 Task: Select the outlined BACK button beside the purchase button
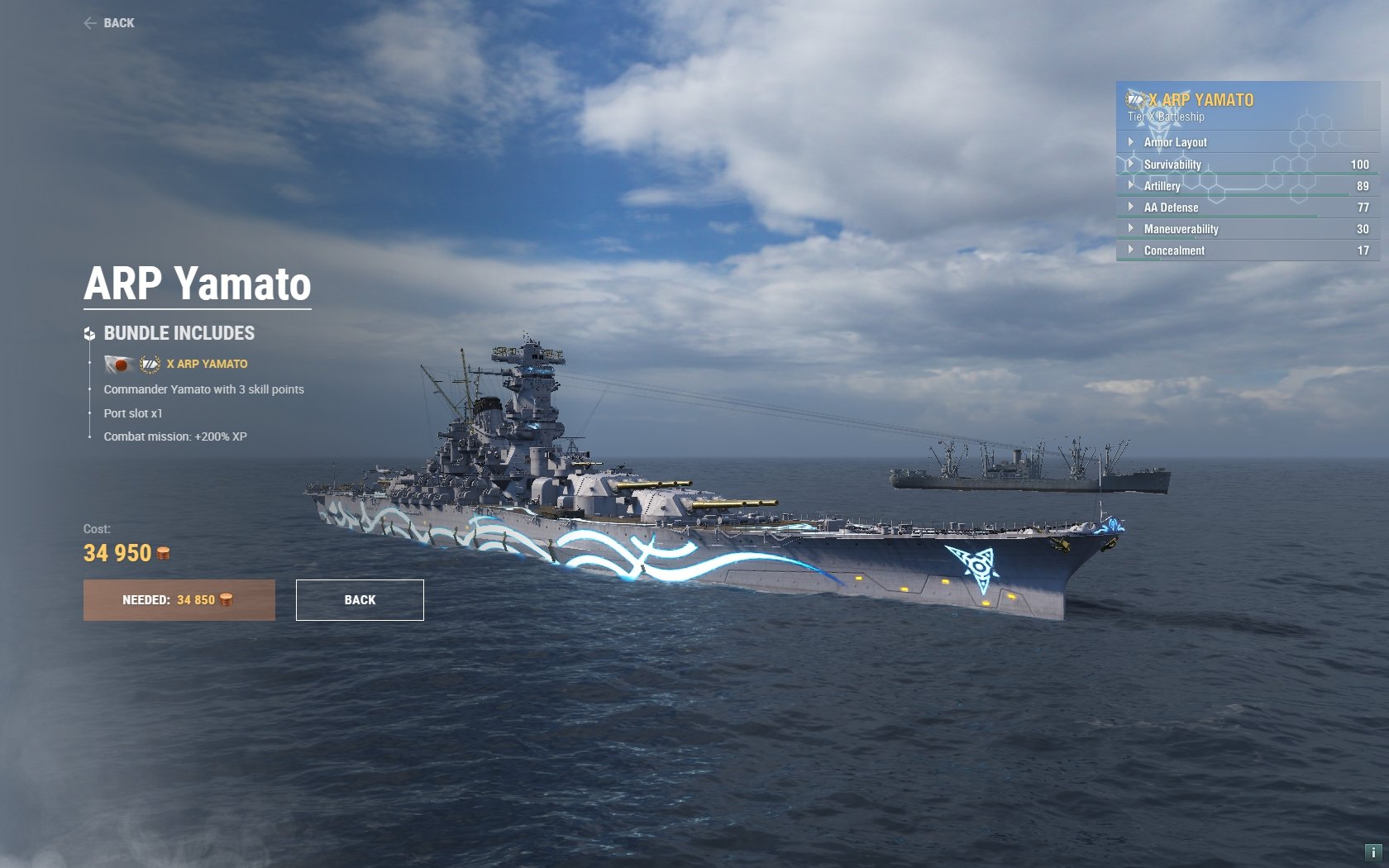pos(360,600)
